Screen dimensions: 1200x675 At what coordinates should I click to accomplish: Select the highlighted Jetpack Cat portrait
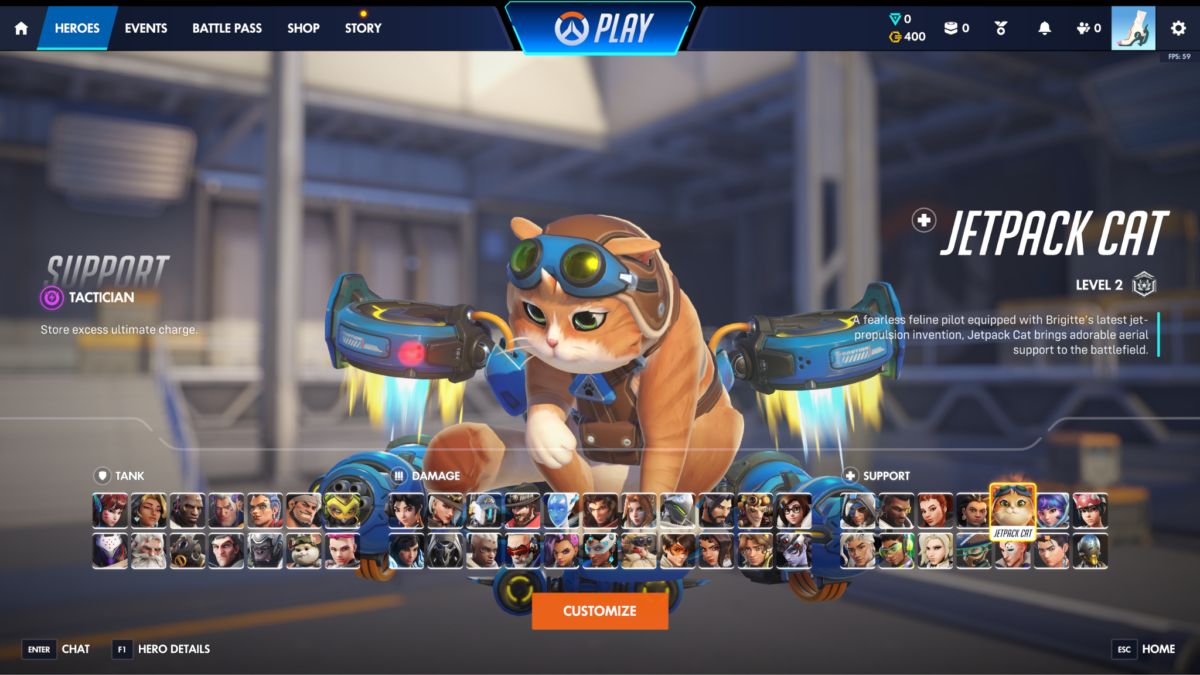[1012, 508]
